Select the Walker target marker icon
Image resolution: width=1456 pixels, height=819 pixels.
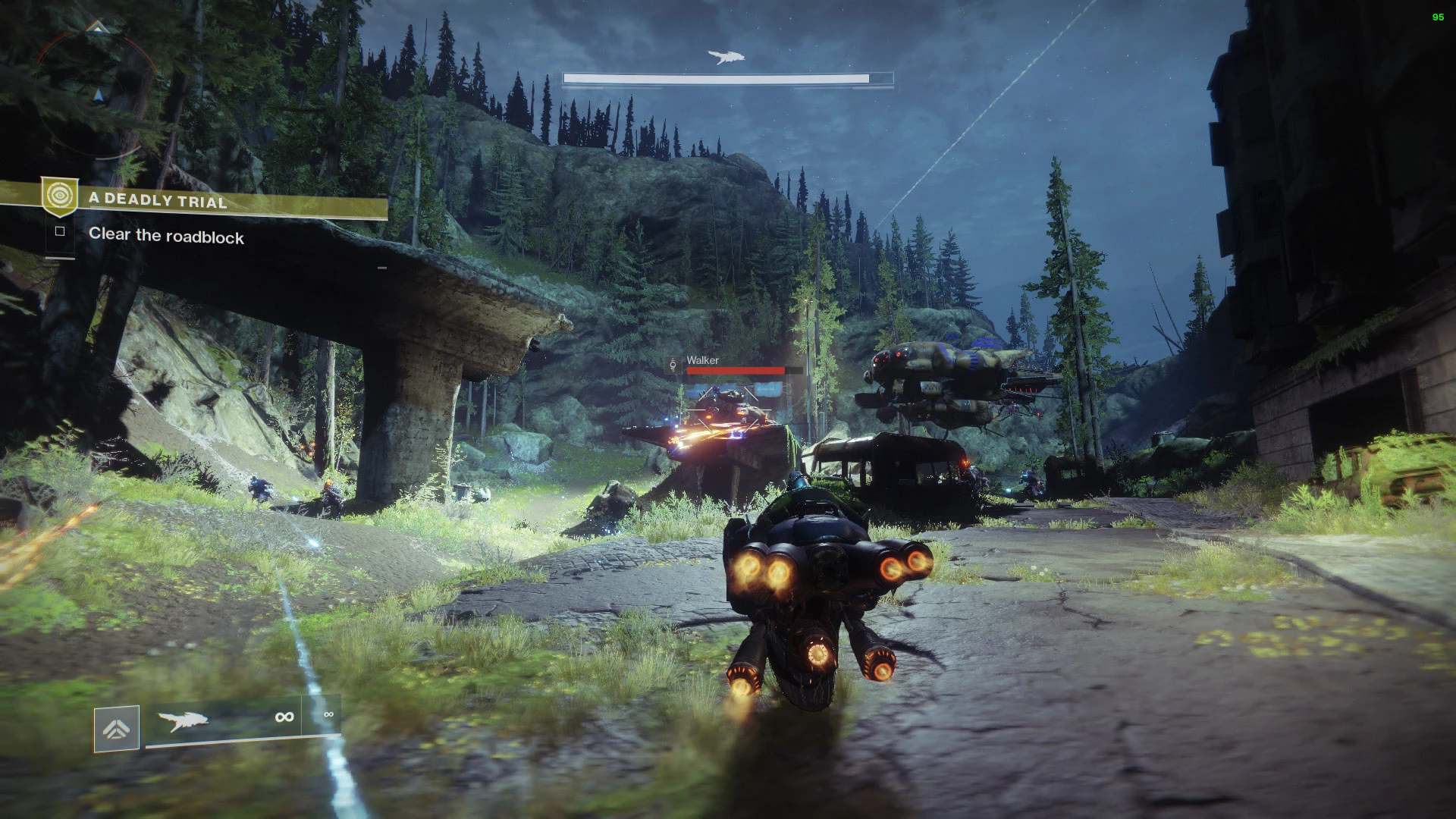pos(673,366)
